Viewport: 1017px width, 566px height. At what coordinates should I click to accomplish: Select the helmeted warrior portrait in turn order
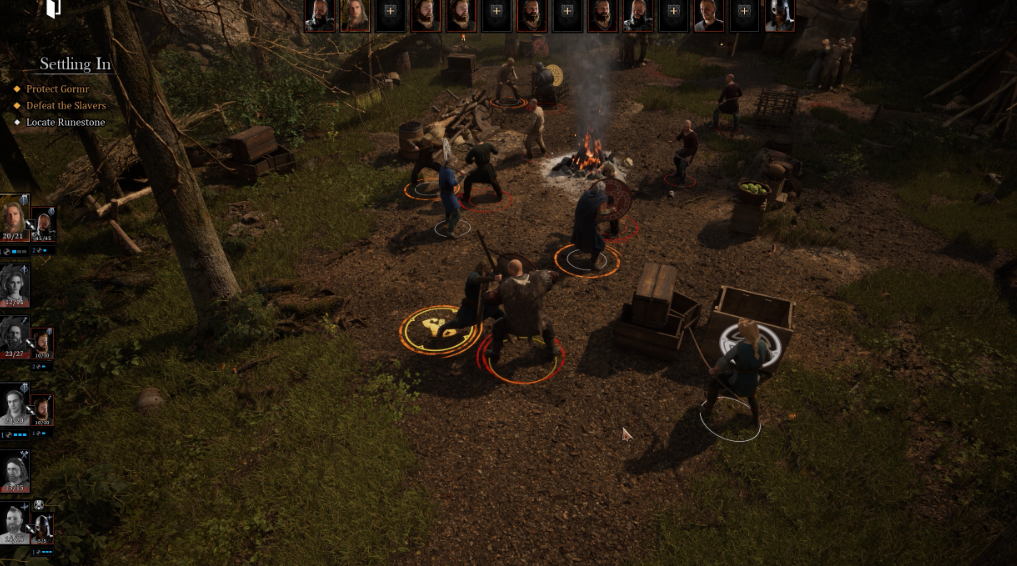(x=779, y=15)
